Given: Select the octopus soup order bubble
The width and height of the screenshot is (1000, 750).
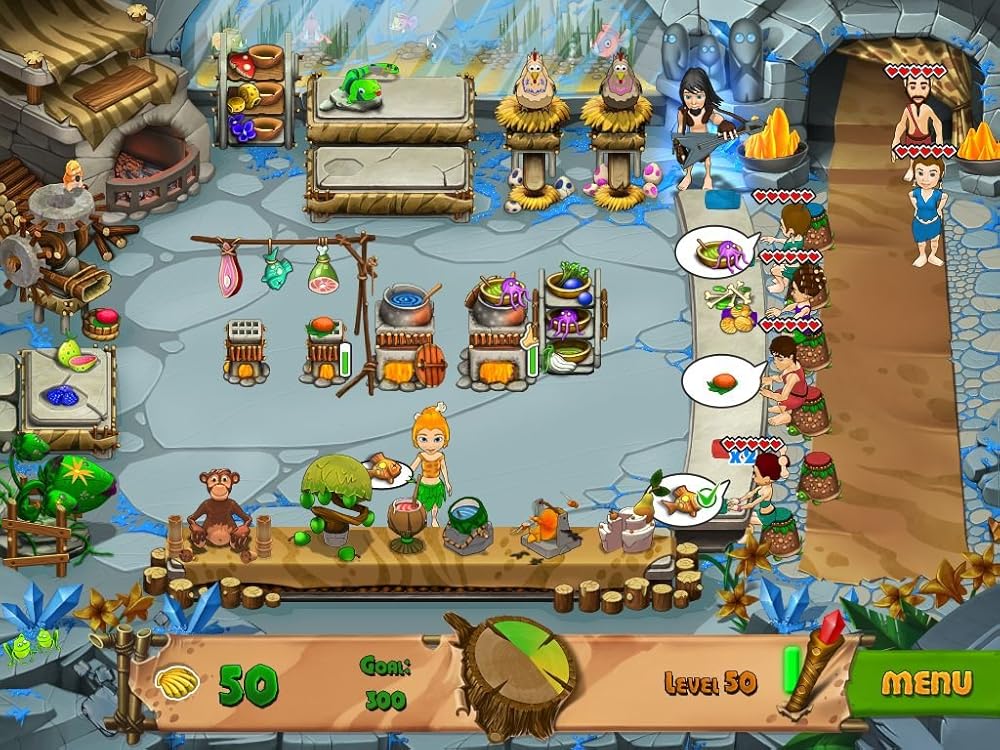Looking at the screenshot, I should 716,253.
